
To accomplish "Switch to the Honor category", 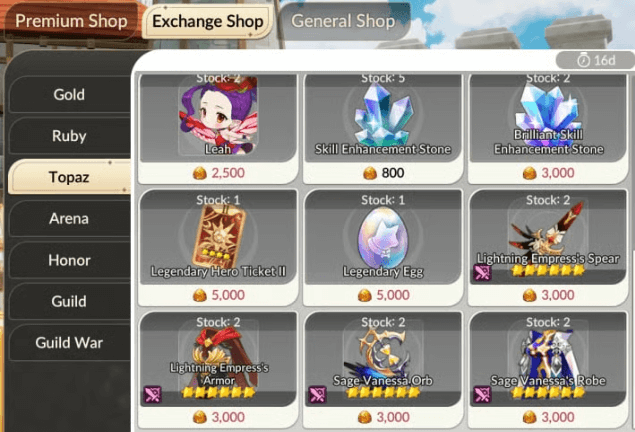I will [69, 260].
